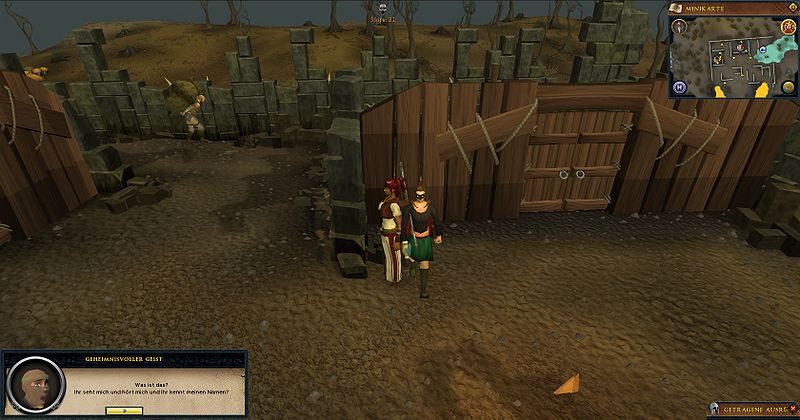Click the Minikarte title bar

(728, 7)
